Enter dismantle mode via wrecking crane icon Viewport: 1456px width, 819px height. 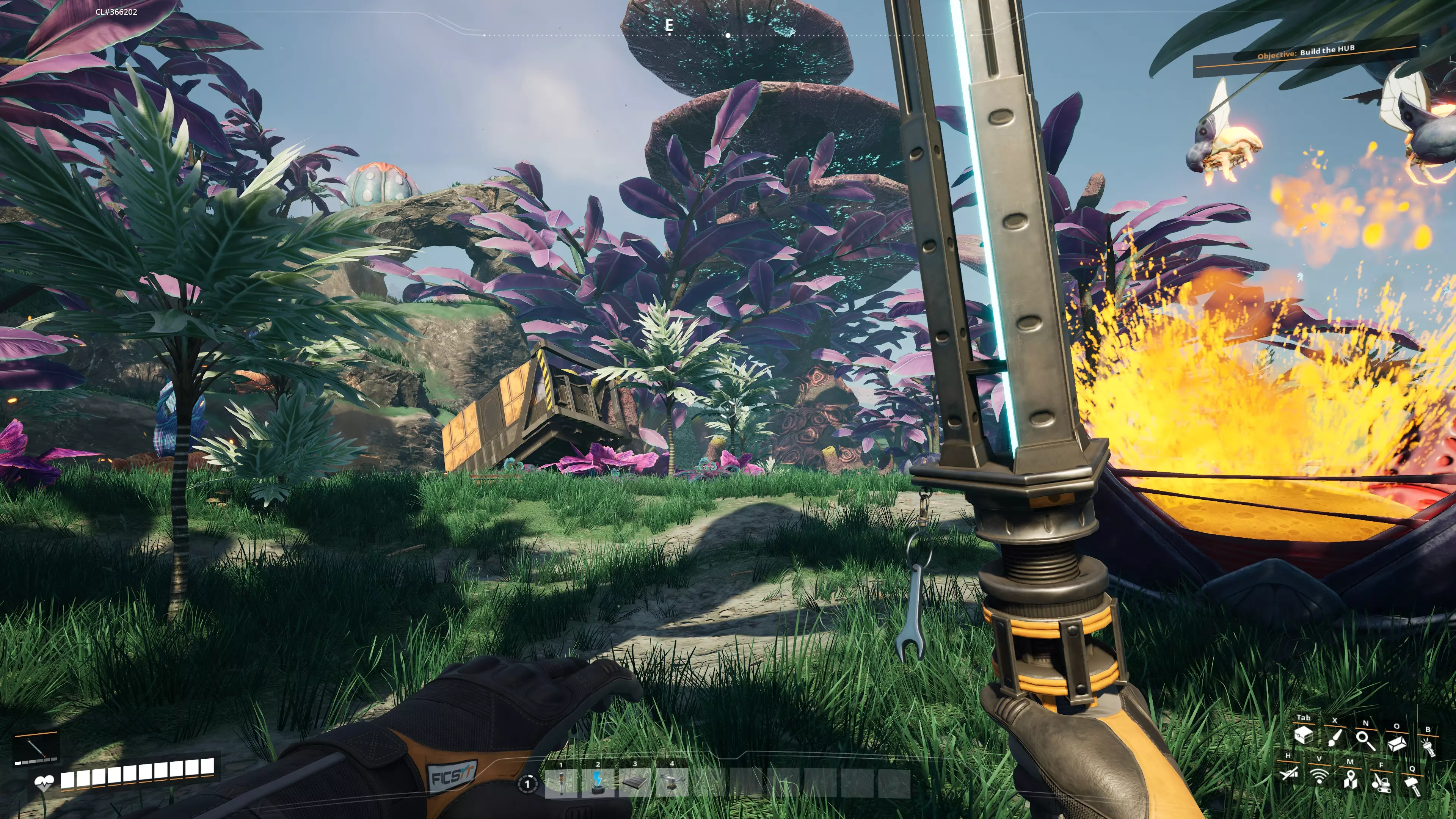(x=1381, y=783)
